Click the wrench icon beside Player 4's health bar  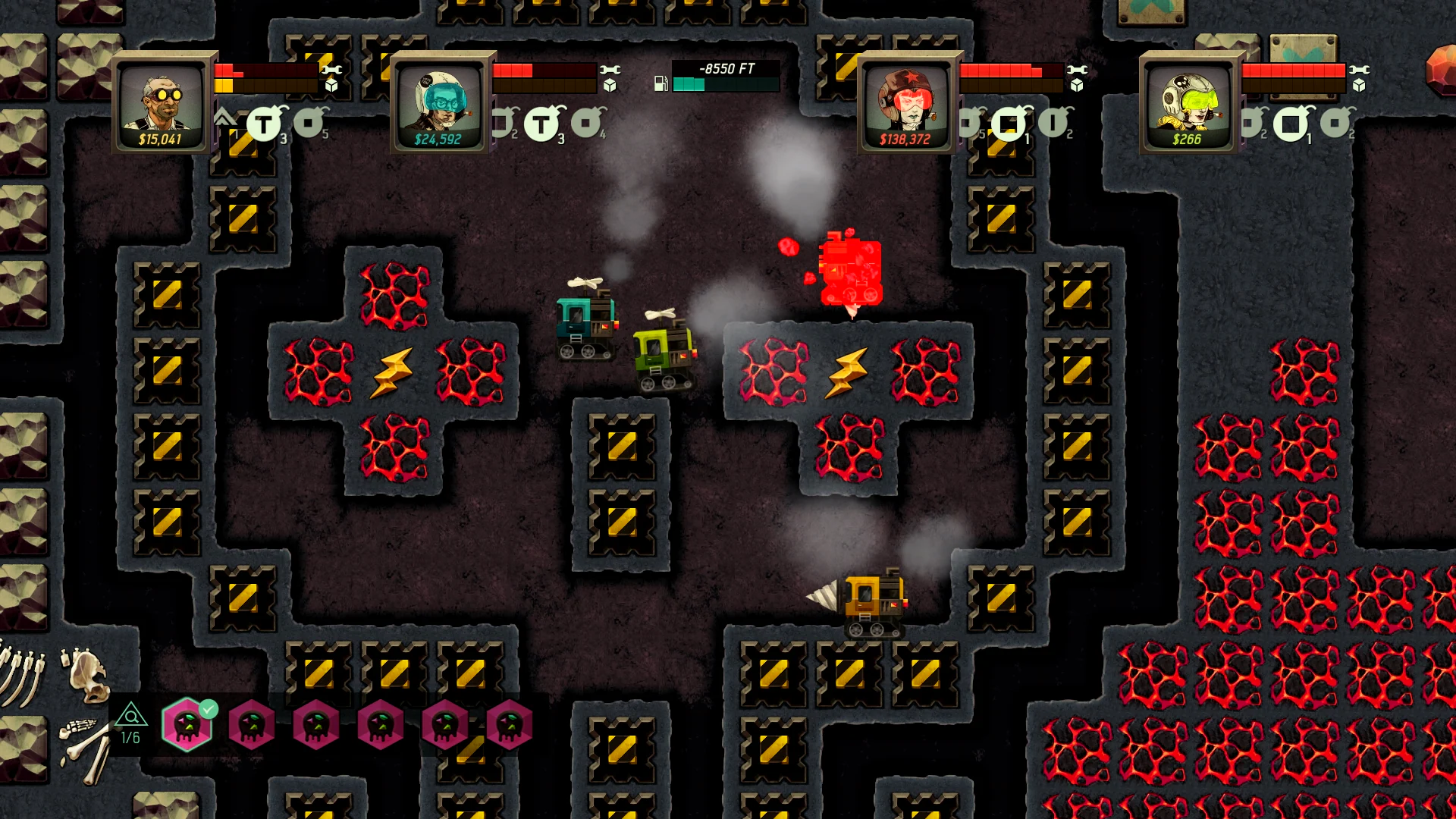(1360, 69)
